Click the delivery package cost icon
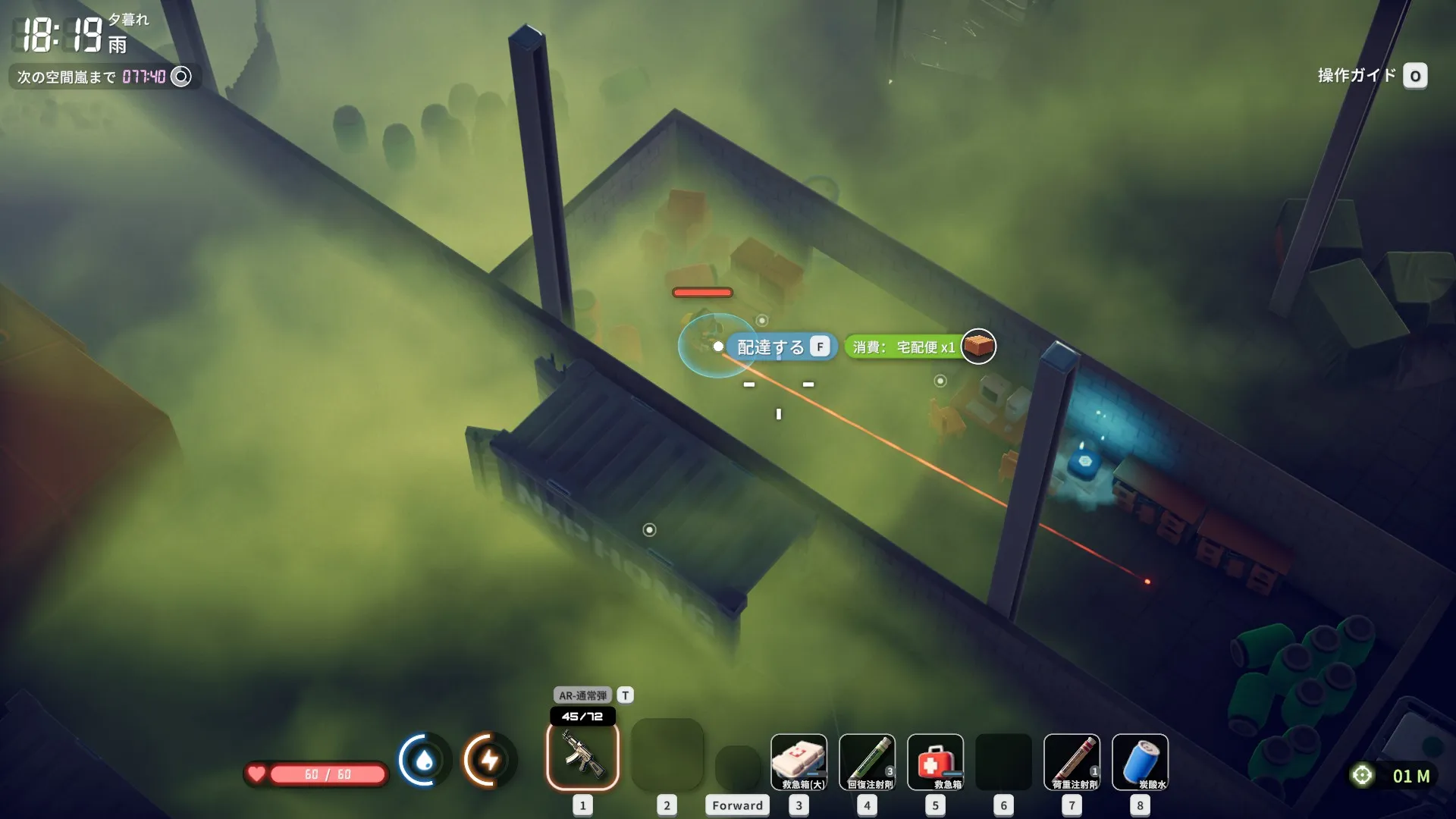This screenshot has height=819, width=1456. point(978,347)
